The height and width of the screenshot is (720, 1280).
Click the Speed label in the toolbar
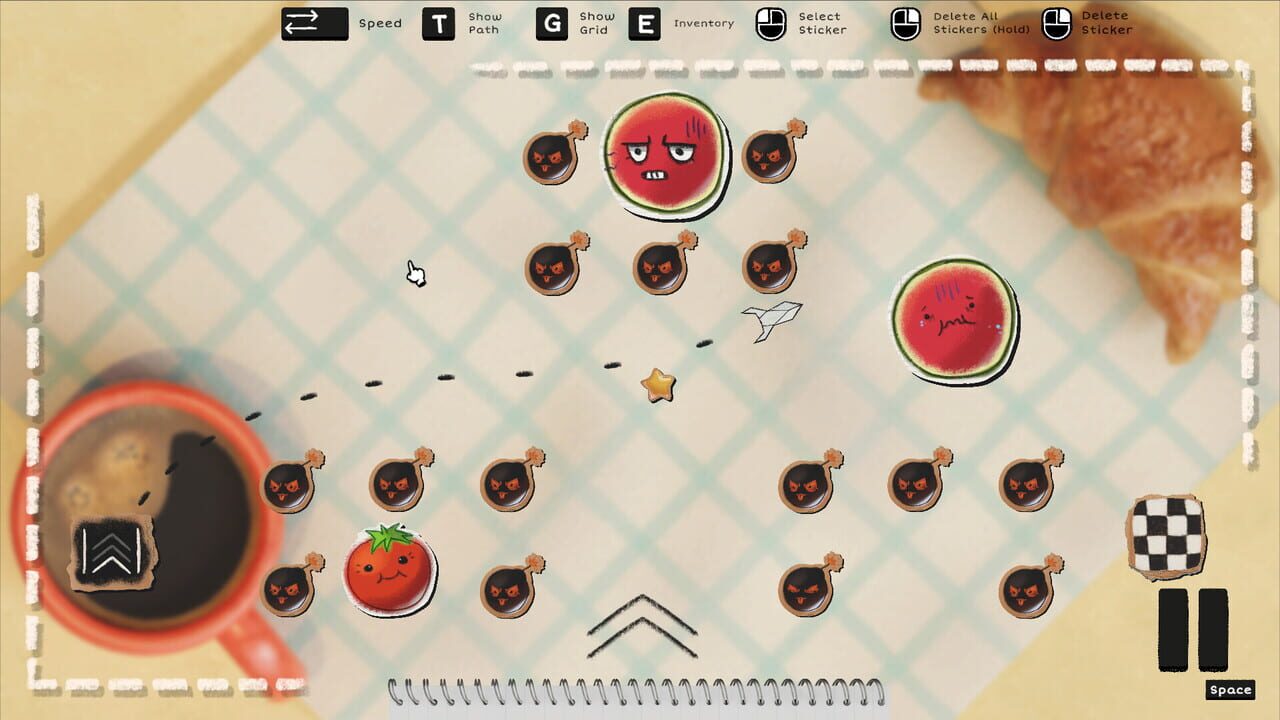pos(379,22)
